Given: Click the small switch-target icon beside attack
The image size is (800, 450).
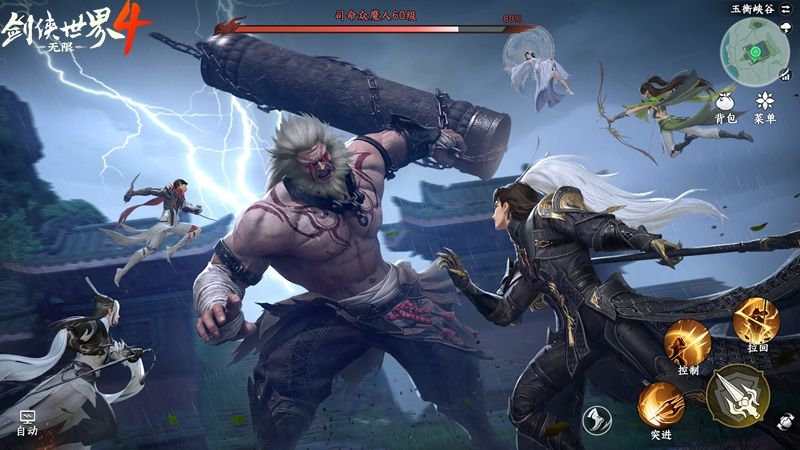Looking at the screenshot, I should point(786,423).
